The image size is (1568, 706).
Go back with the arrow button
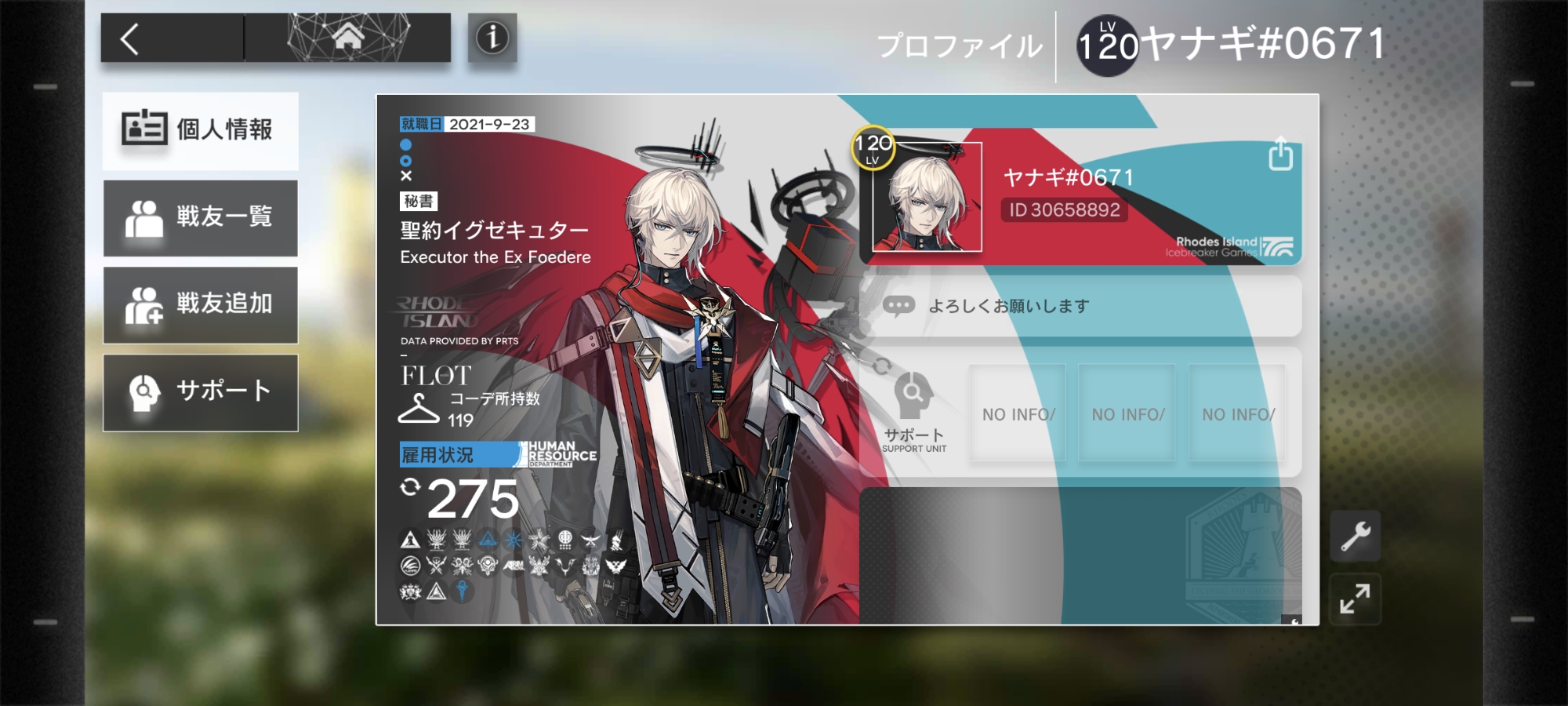(130, 38)
